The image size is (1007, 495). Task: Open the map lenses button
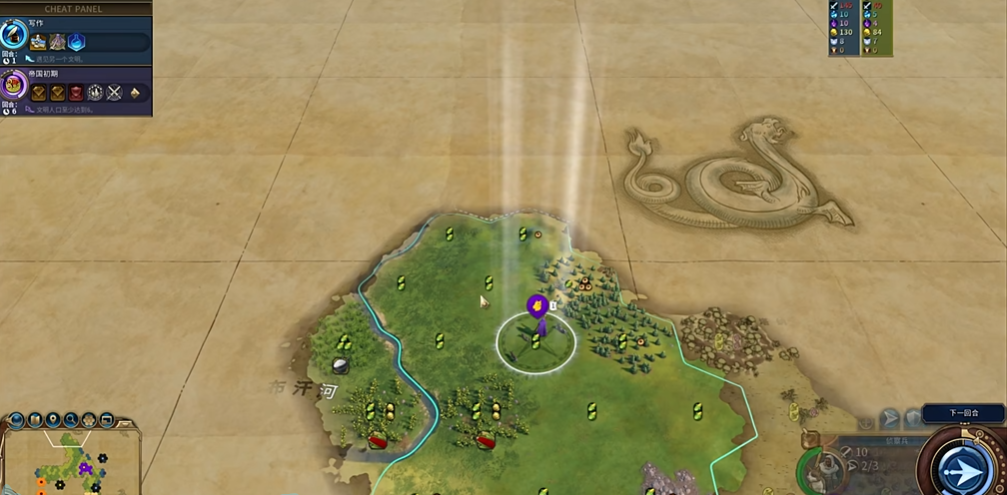coord(34,420)
